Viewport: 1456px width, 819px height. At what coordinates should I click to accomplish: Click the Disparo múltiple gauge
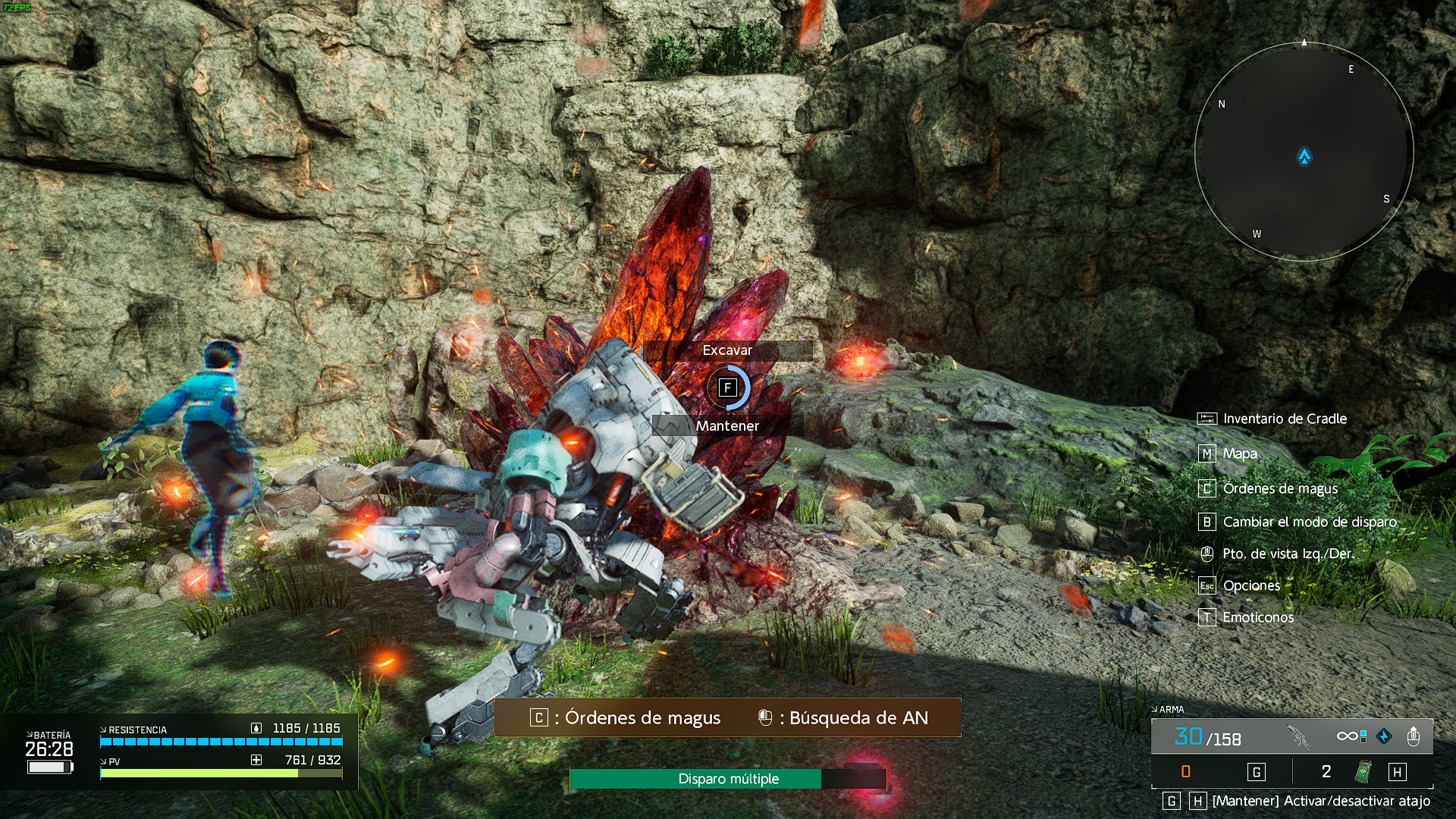pos(728,779)
